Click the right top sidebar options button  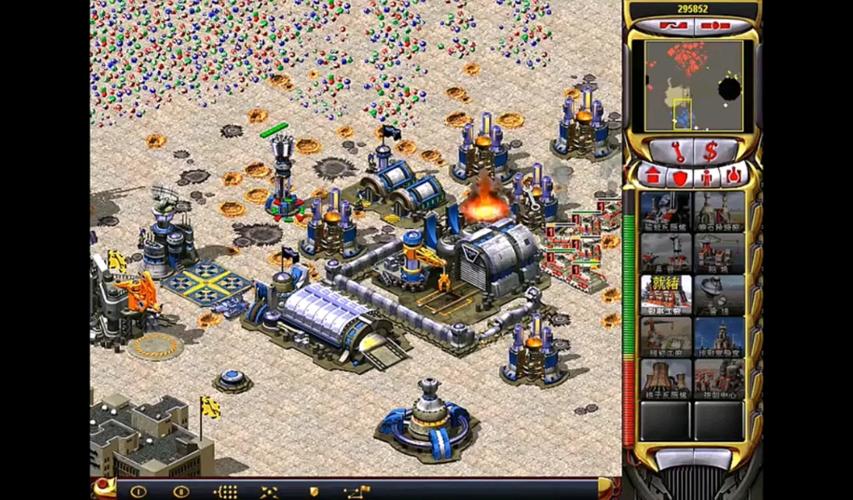(x=717, y=25)
